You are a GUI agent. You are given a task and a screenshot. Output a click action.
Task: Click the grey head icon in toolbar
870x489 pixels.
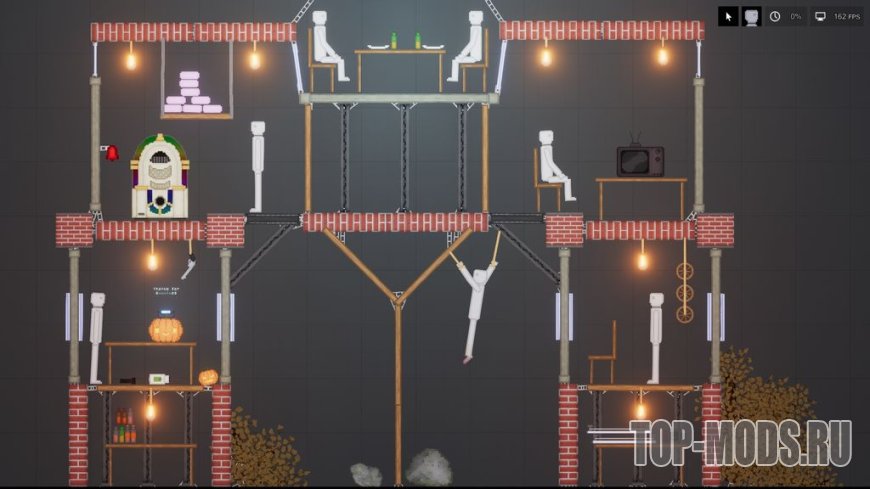751,17
